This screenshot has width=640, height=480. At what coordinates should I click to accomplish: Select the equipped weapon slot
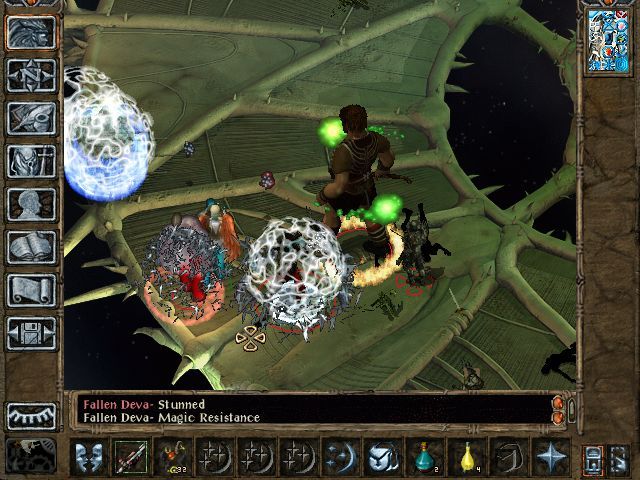131,457
